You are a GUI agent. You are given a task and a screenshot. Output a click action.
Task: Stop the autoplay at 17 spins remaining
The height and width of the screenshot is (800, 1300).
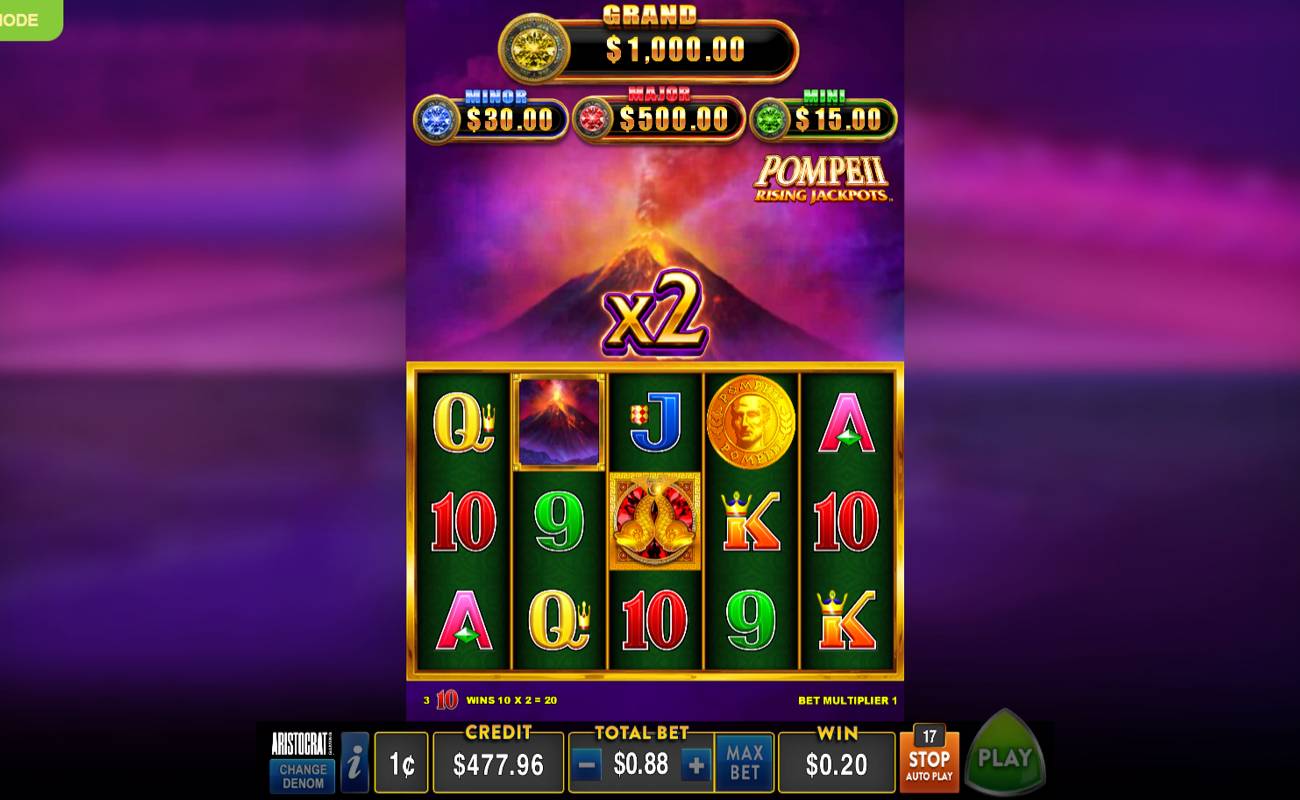tap(931, 761)
